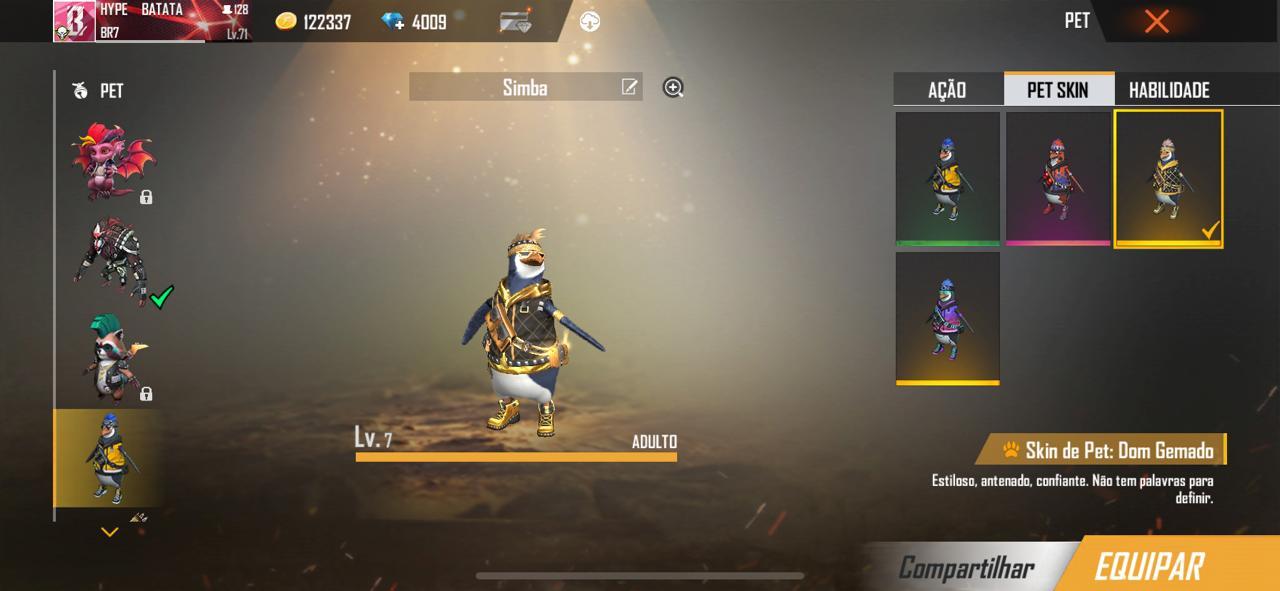Select the armored panther pet with checkmark
The width and height of the screenshot is (1280, 591).
coord(110,262)
